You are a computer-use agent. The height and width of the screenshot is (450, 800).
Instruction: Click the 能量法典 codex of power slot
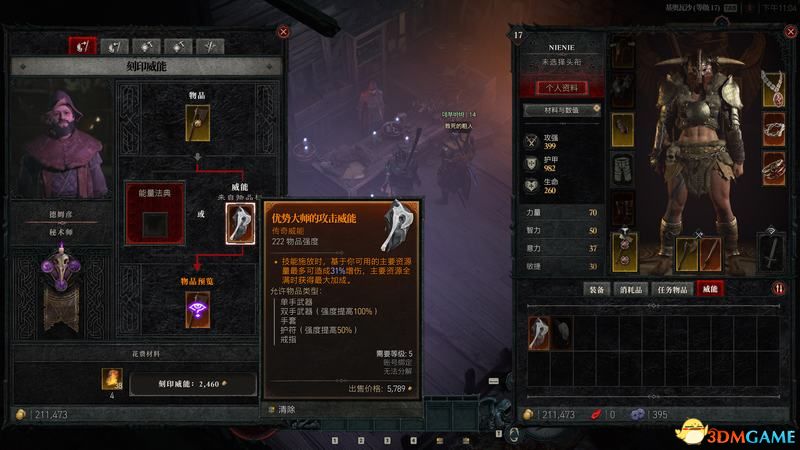[x=154, y=224]
